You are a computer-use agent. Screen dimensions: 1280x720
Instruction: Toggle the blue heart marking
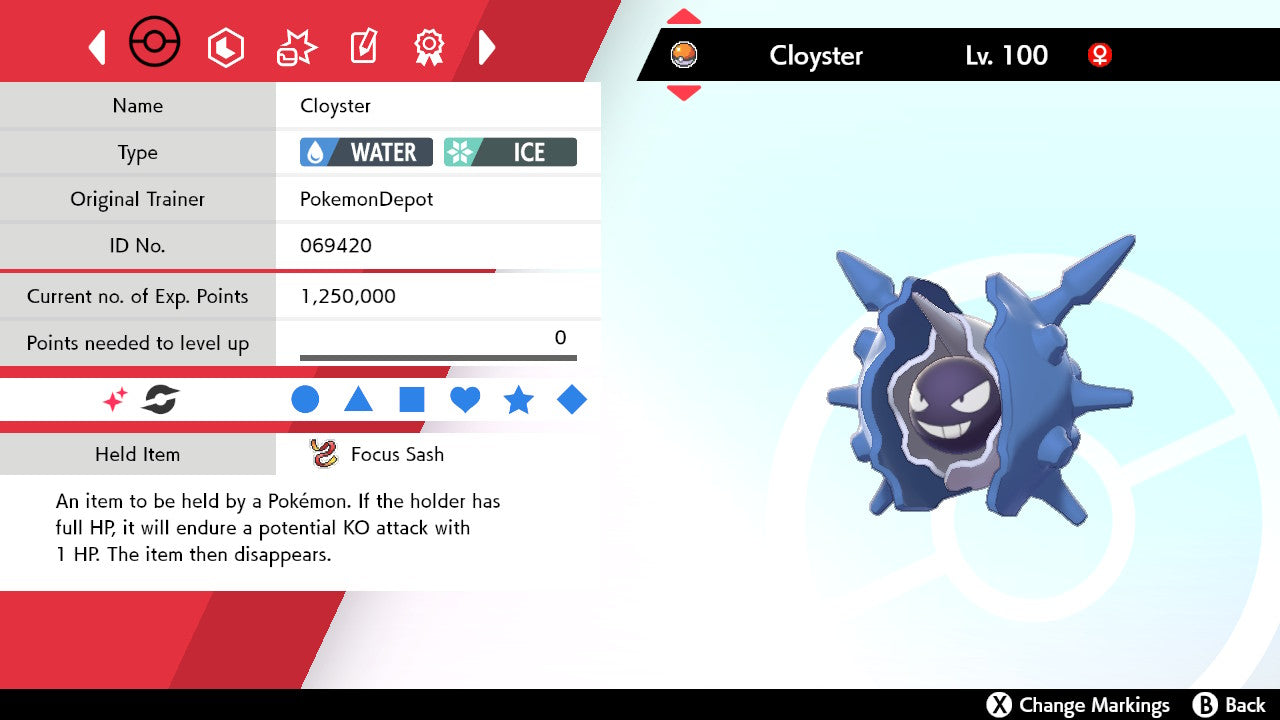pyautogui.click(x=465, y=400)
